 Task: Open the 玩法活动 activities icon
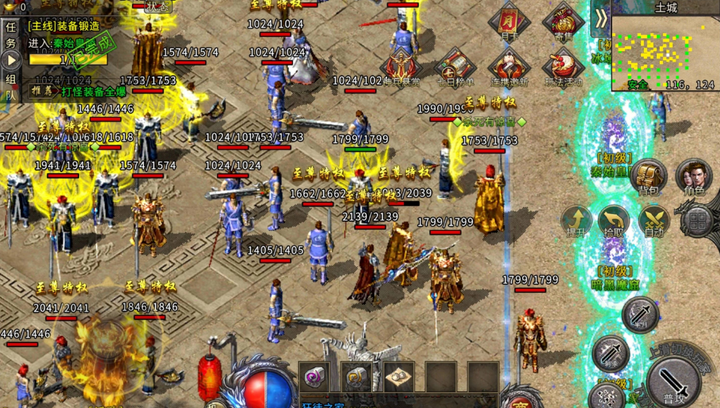(x=562, y=66)
